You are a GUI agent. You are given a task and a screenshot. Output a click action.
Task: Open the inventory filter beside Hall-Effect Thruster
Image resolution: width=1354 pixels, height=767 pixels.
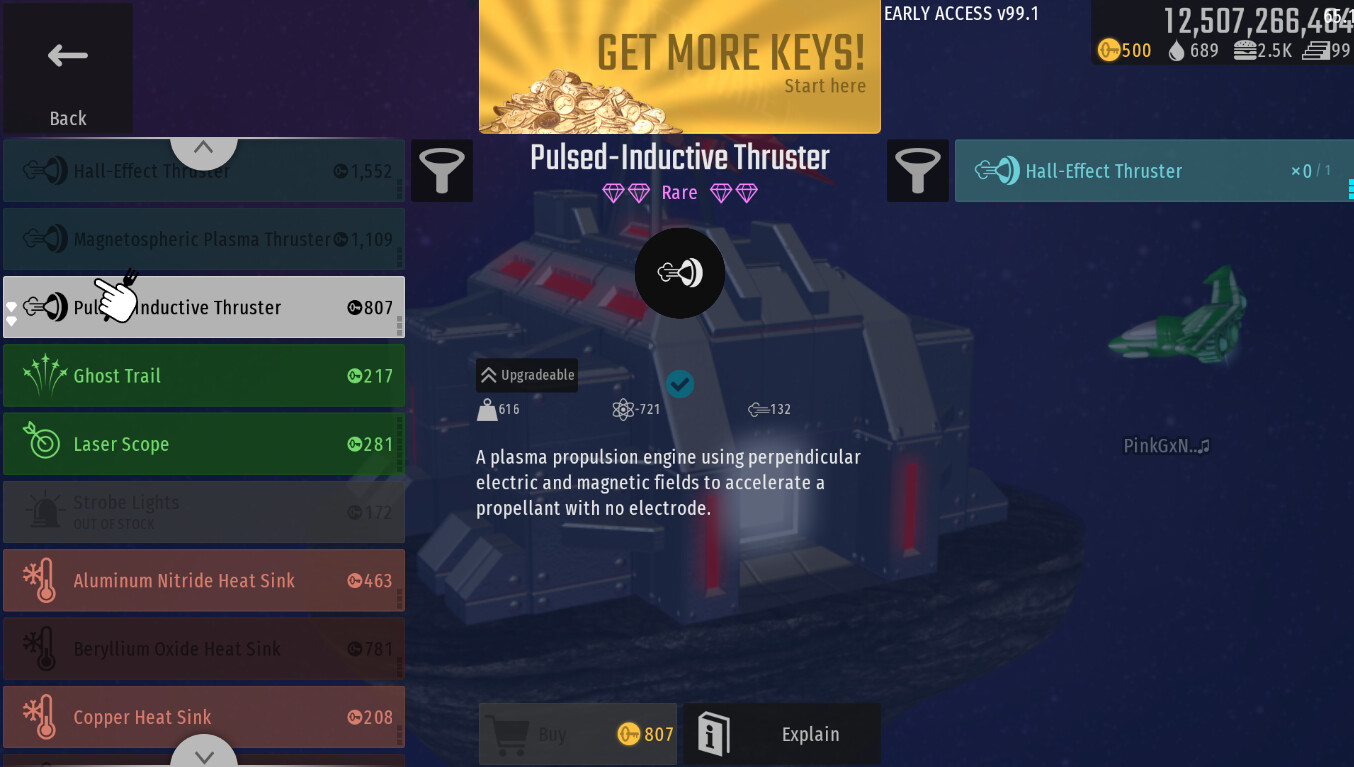[x=918, y=171]
